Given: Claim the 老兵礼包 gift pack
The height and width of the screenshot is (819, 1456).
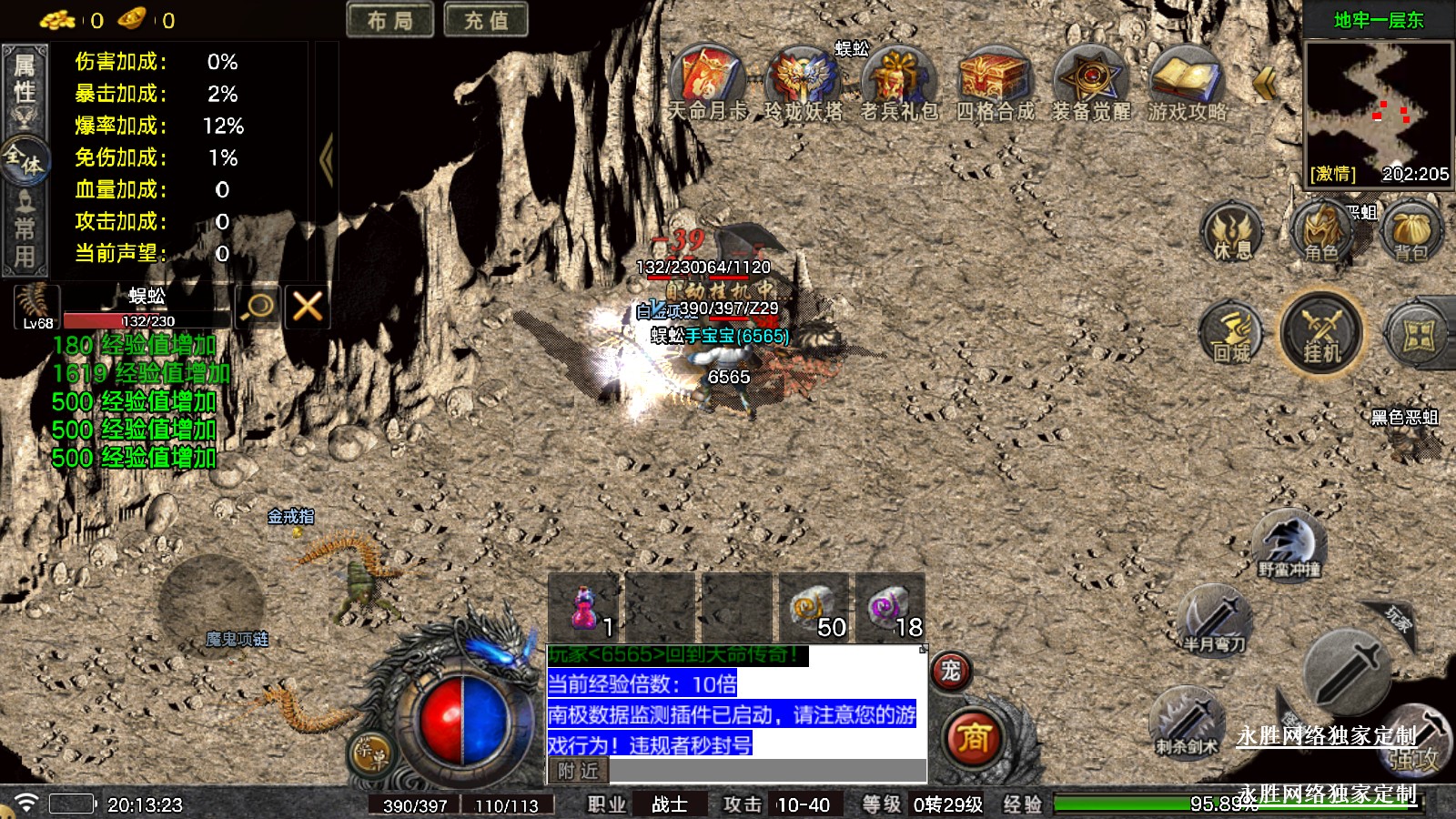Looking at the screenshot, I should point(899,77).
